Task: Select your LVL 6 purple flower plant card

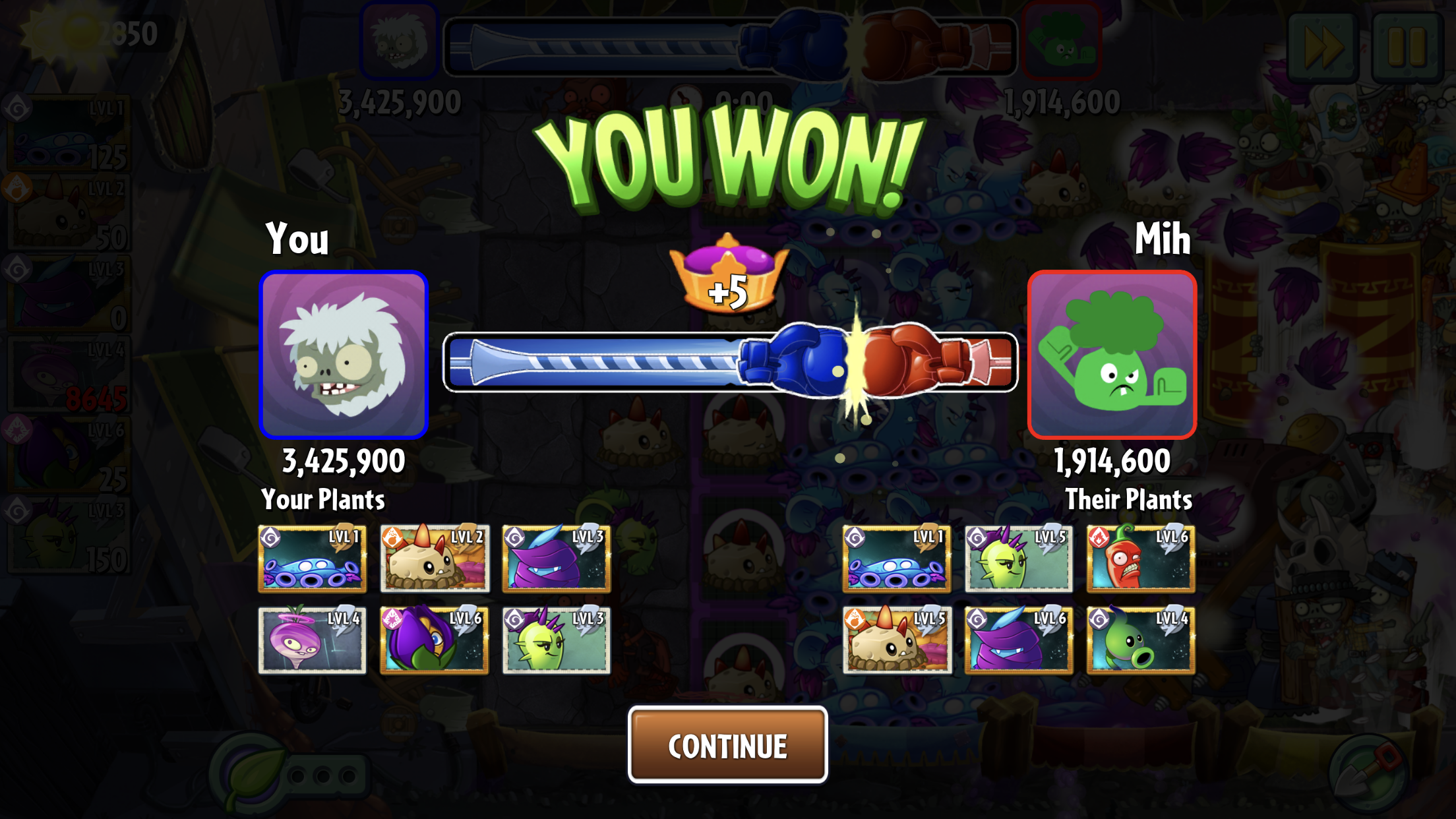Action: click(435, 640)
